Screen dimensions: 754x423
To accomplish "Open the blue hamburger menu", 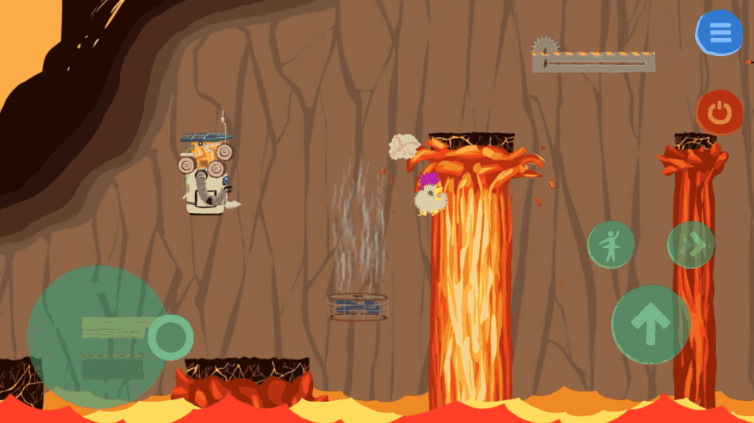I will pyautogui.click(x=719, y=33).
